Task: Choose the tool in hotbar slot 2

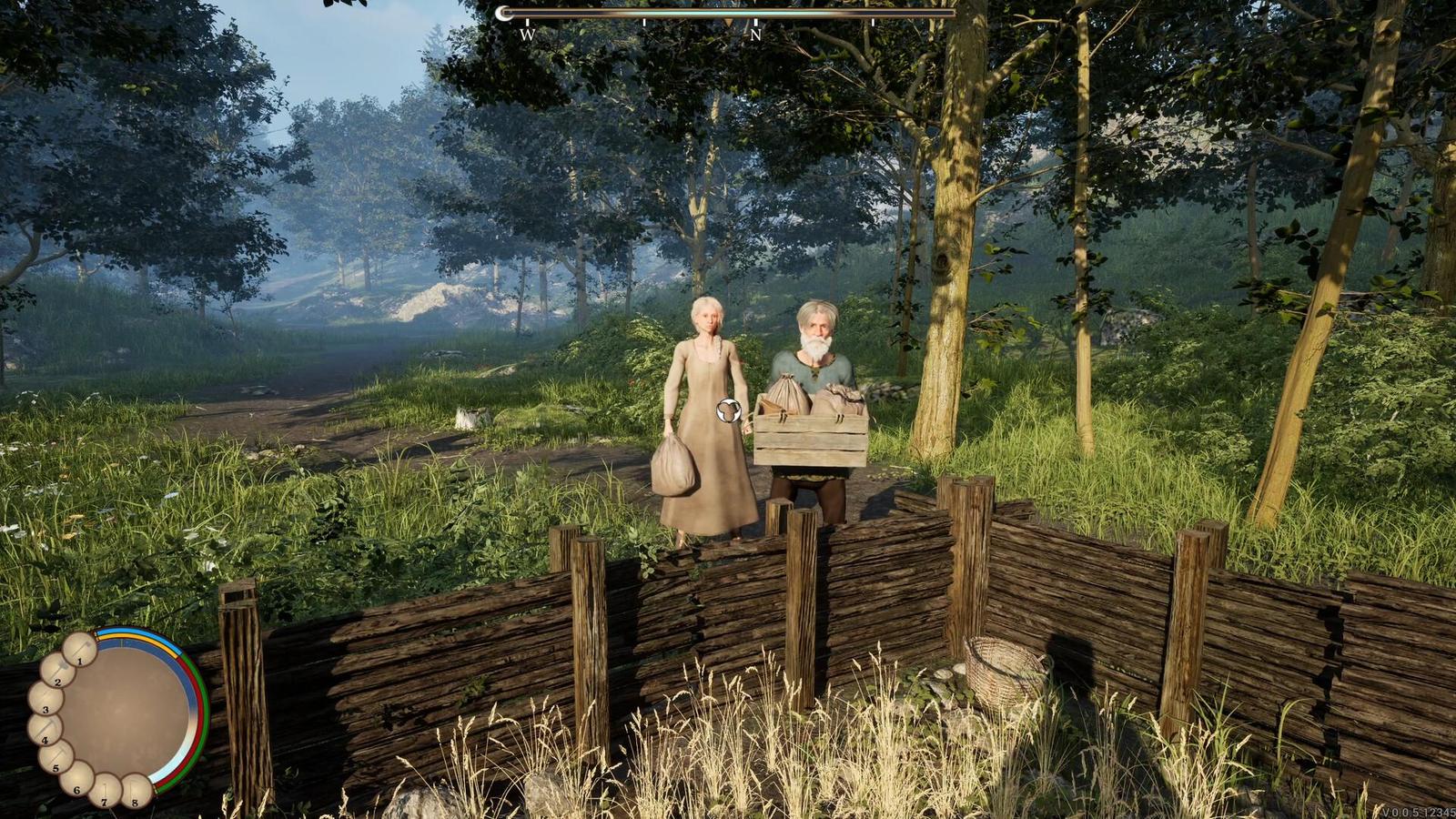Action: click(56, 671)
